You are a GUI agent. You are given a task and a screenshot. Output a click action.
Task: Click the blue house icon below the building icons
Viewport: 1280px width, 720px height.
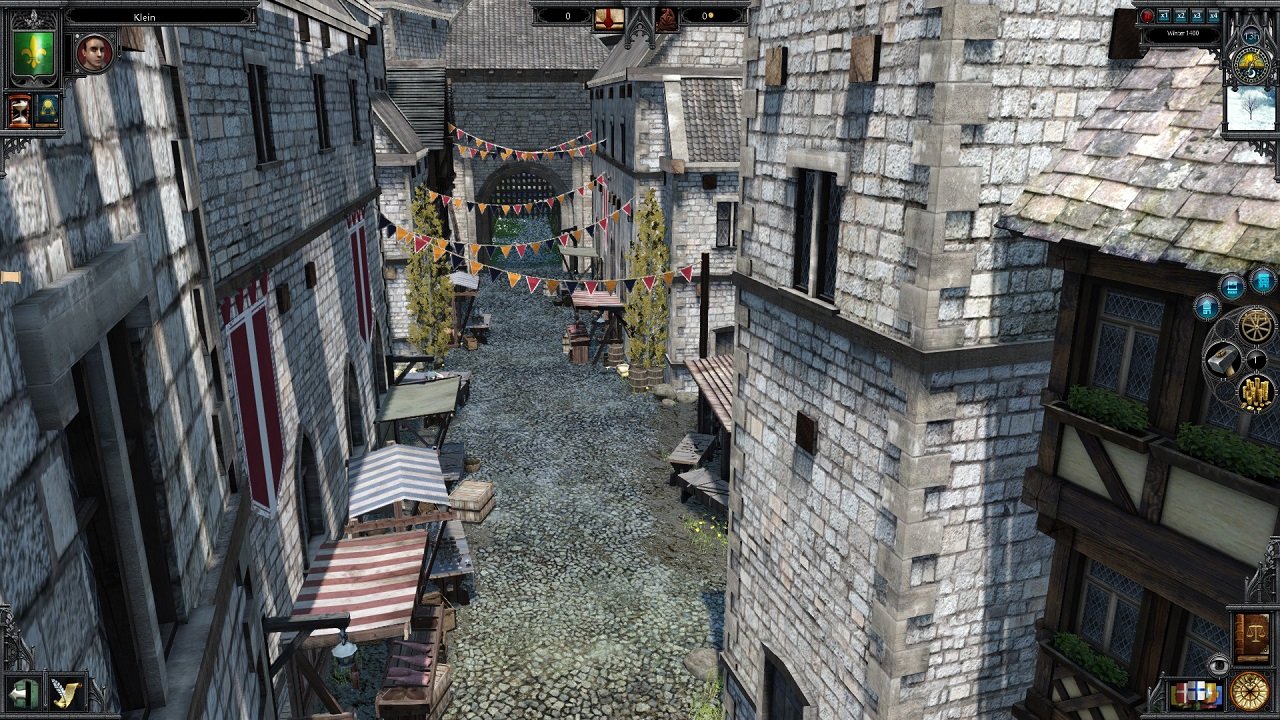[1206, 306]
